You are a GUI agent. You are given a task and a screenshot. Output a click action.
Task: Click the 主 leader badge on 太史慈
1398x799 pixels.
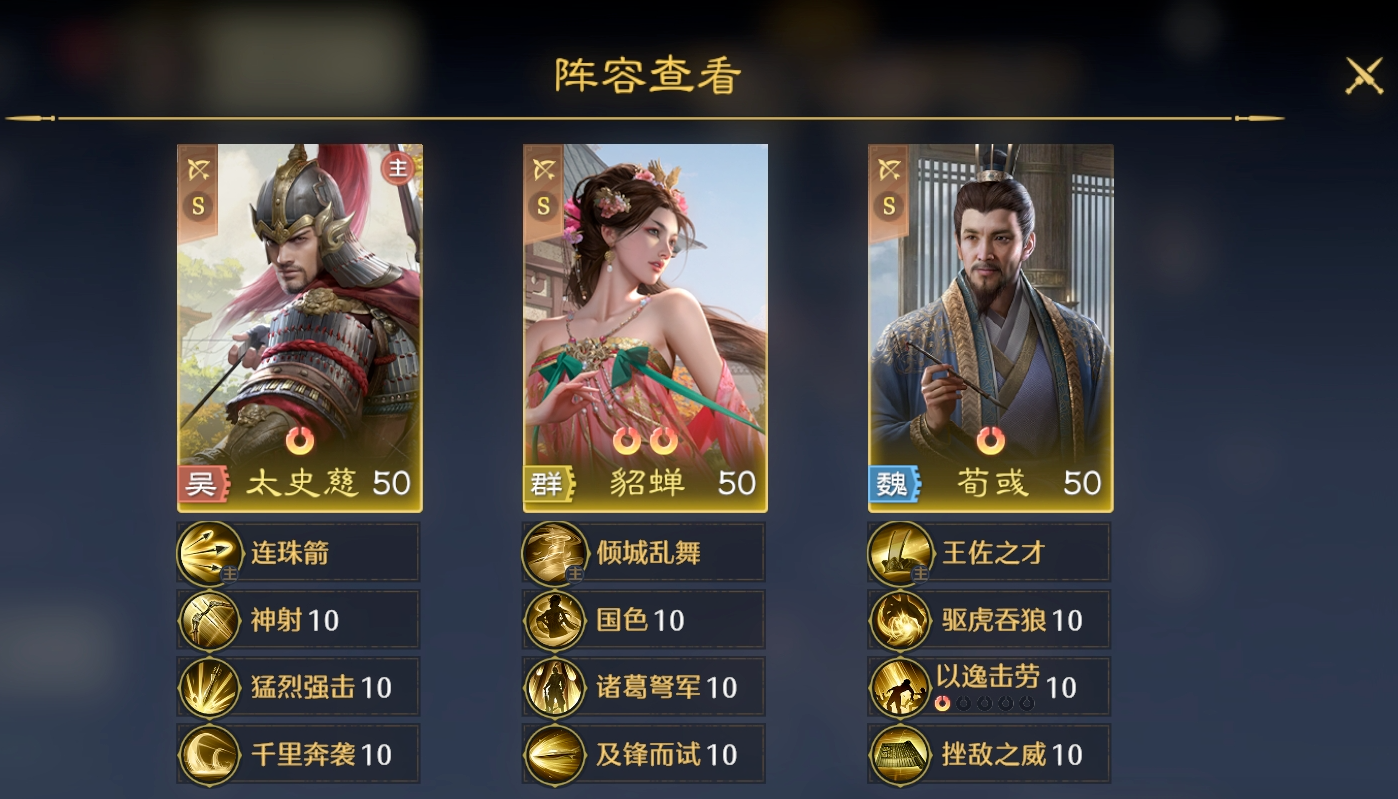398,170
